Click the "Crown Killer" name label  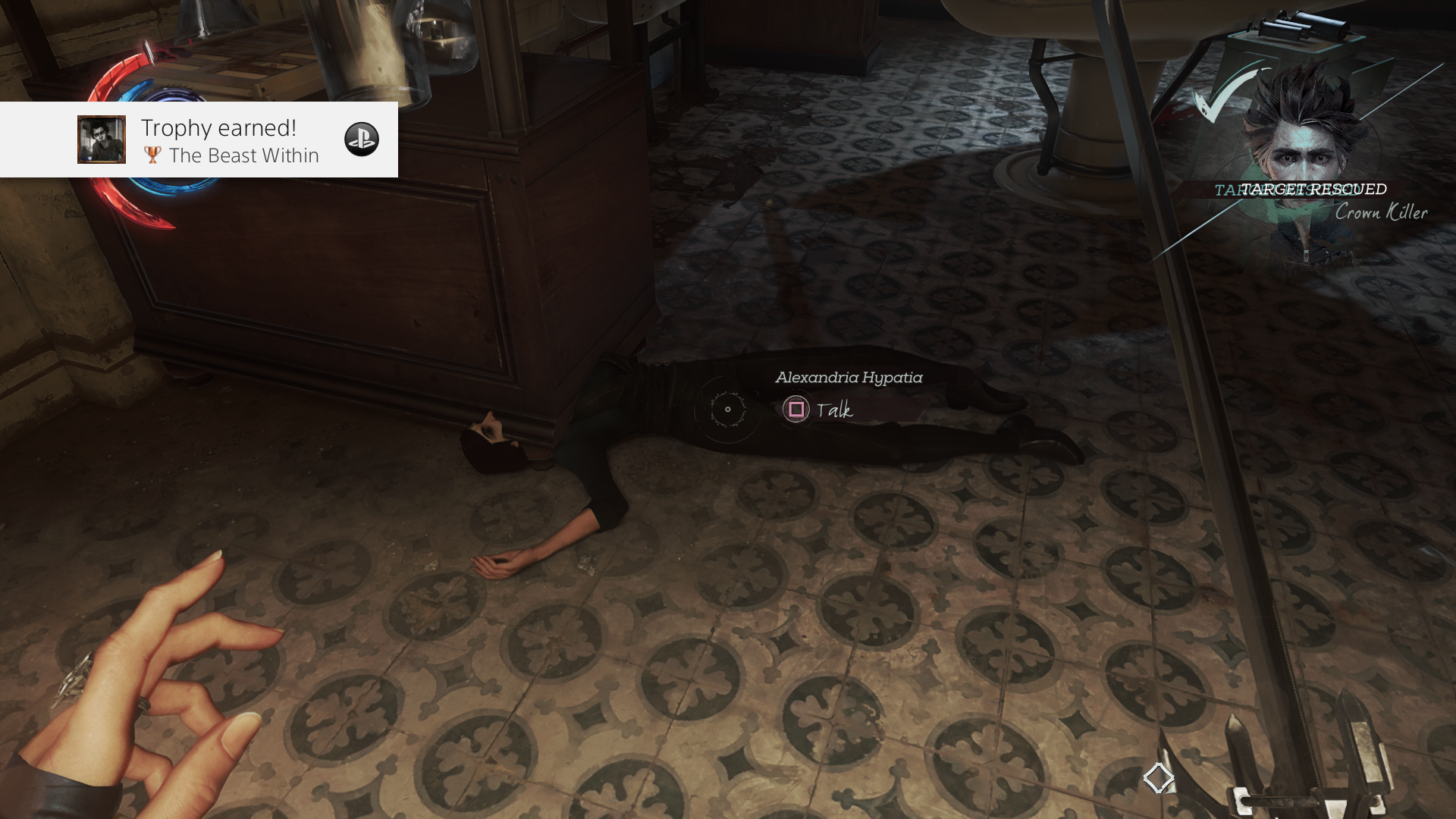1381,213
